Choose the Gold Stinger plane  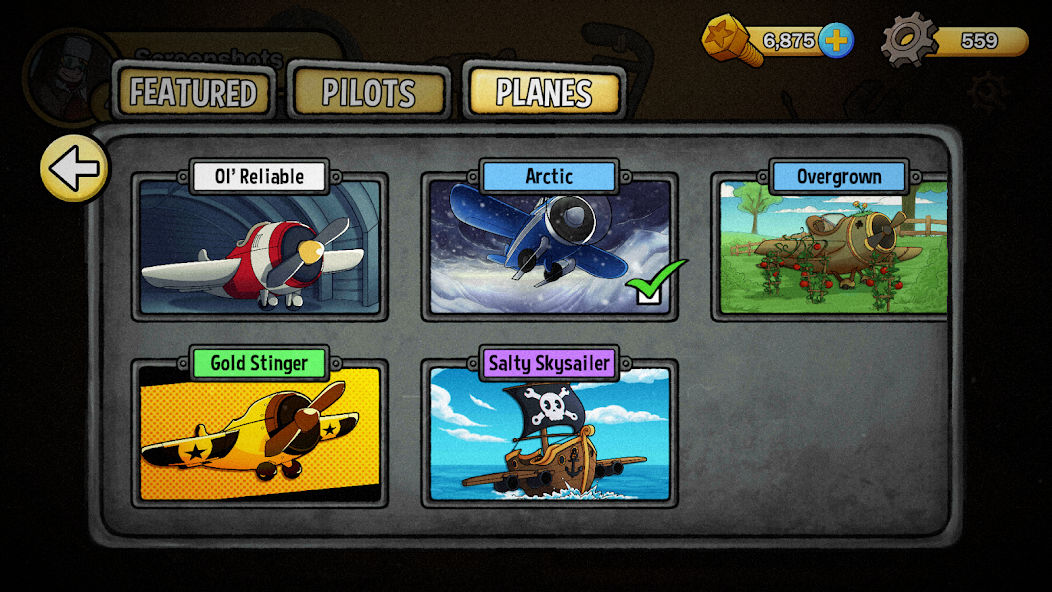coord(260,433)
